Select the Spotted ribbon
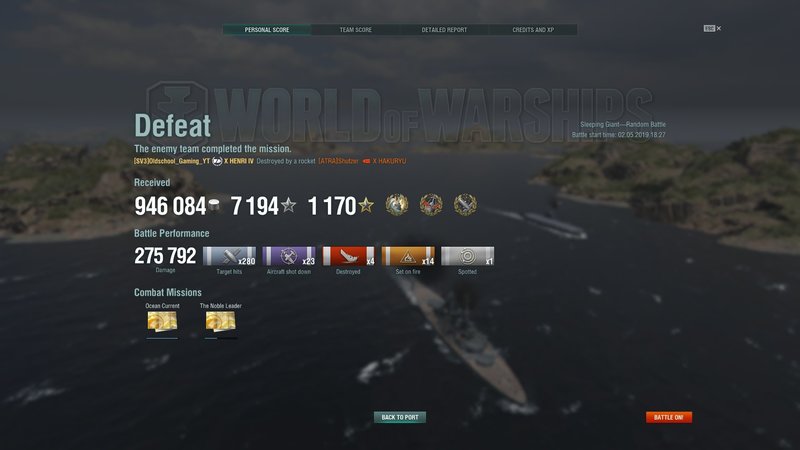 pyautogui.click(x=467, y=257)
